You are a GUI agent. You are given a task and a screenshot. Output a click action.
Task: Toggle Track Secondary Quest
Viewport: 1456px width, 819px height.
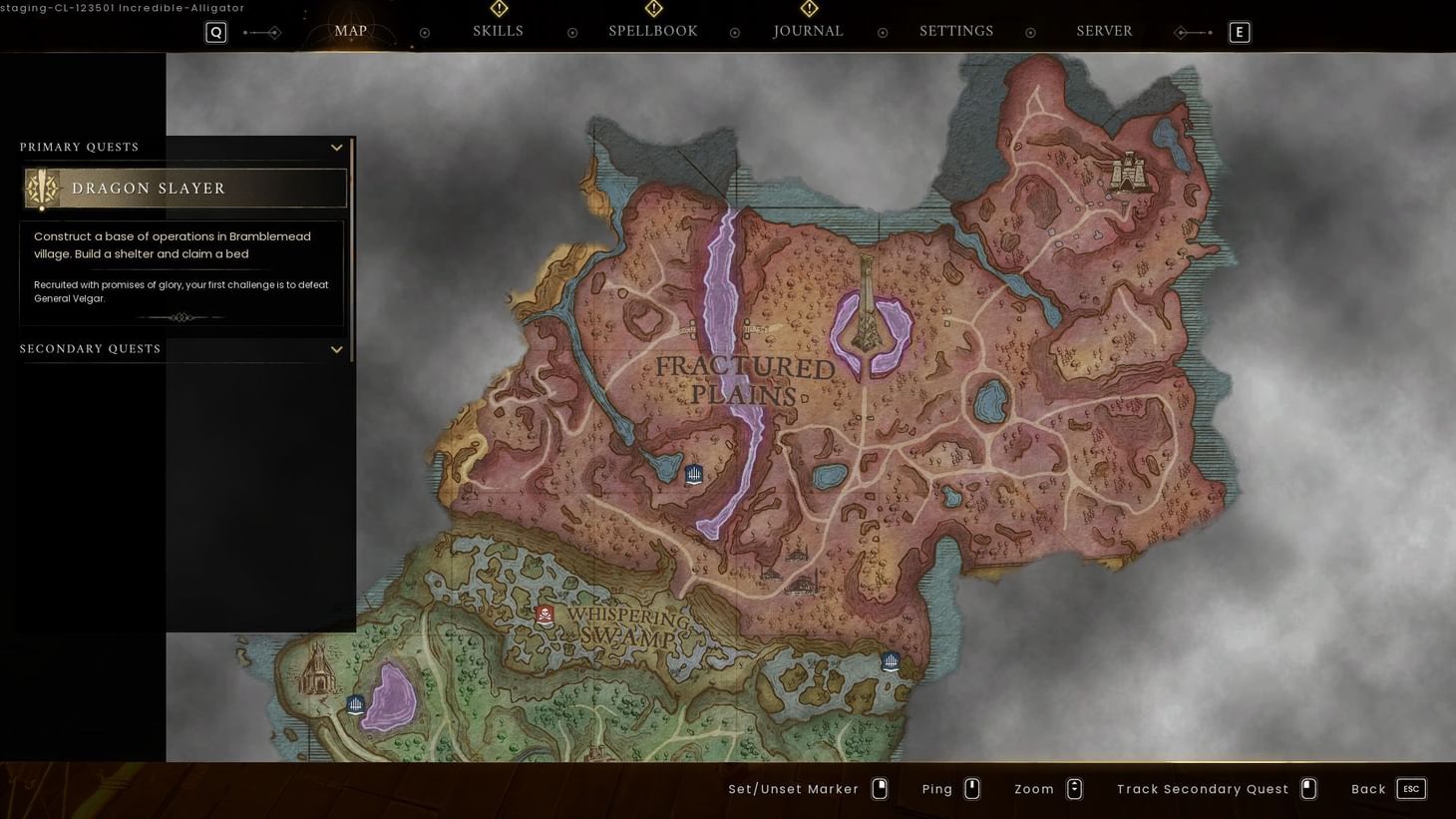tap(1202, 788)
